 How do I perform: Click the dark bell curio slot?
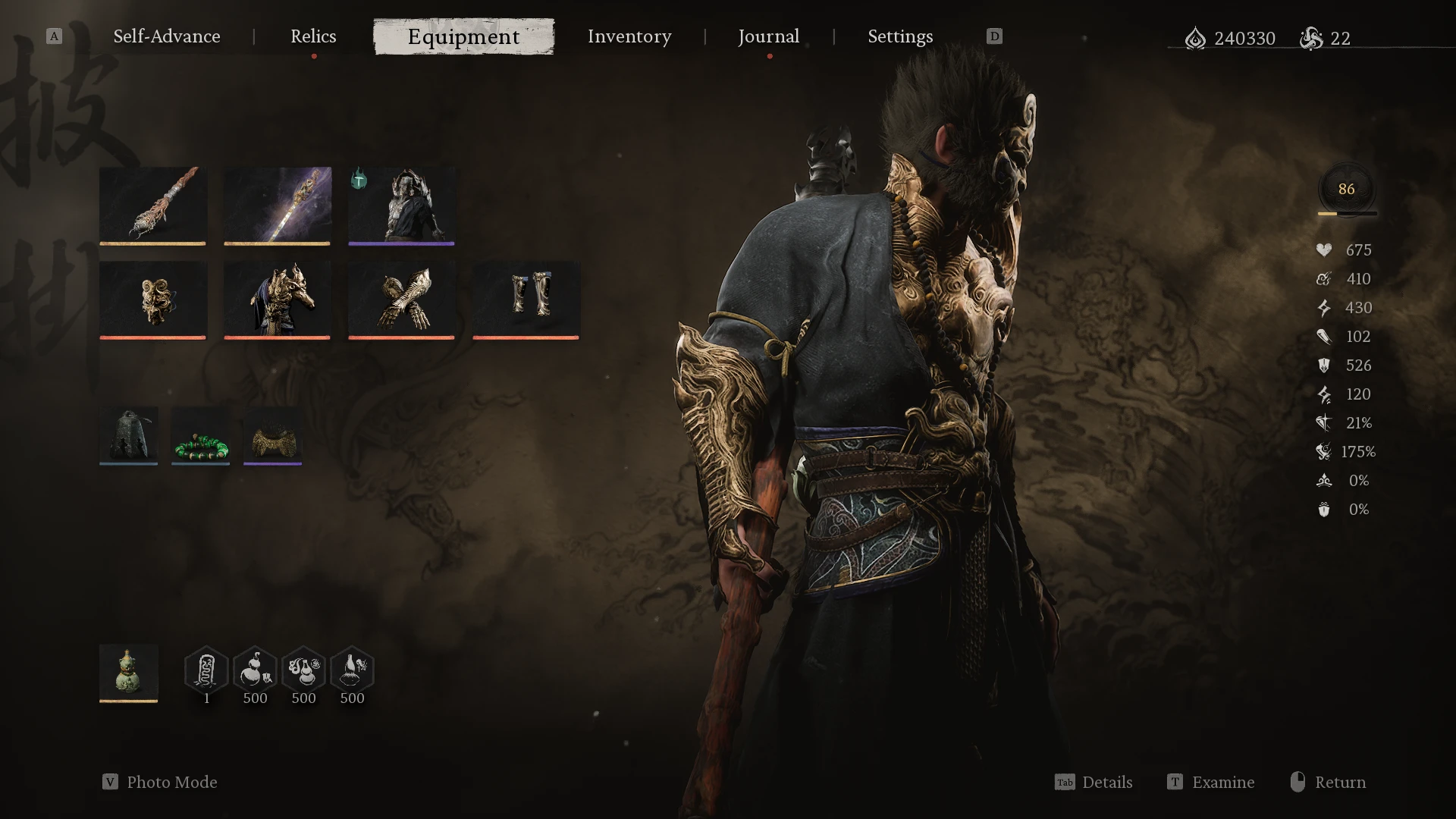(x=129, y=435)
